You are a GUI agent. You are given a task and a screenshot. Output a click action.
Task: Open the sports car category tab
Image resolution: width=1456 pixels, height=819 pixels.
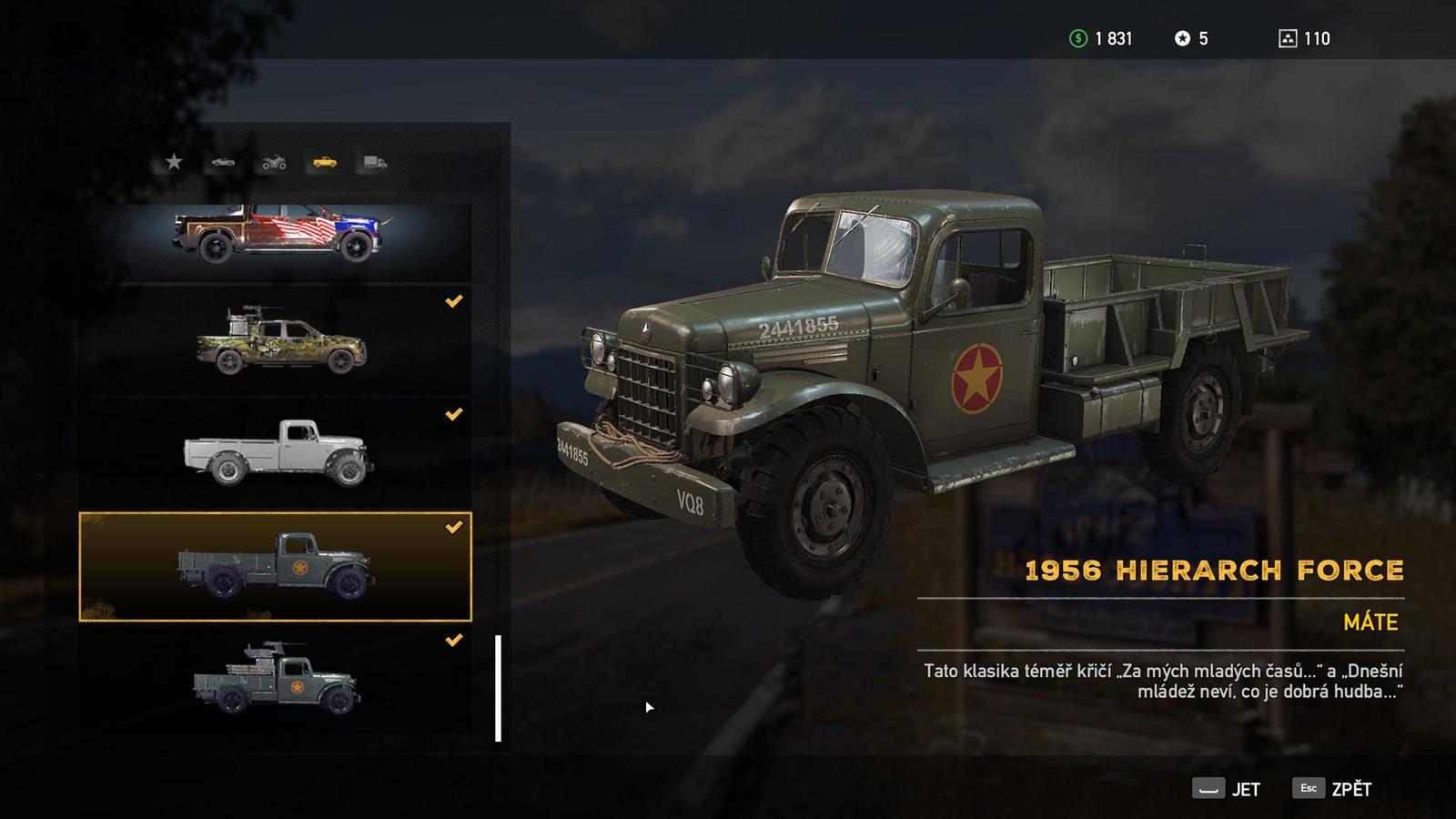223,162
